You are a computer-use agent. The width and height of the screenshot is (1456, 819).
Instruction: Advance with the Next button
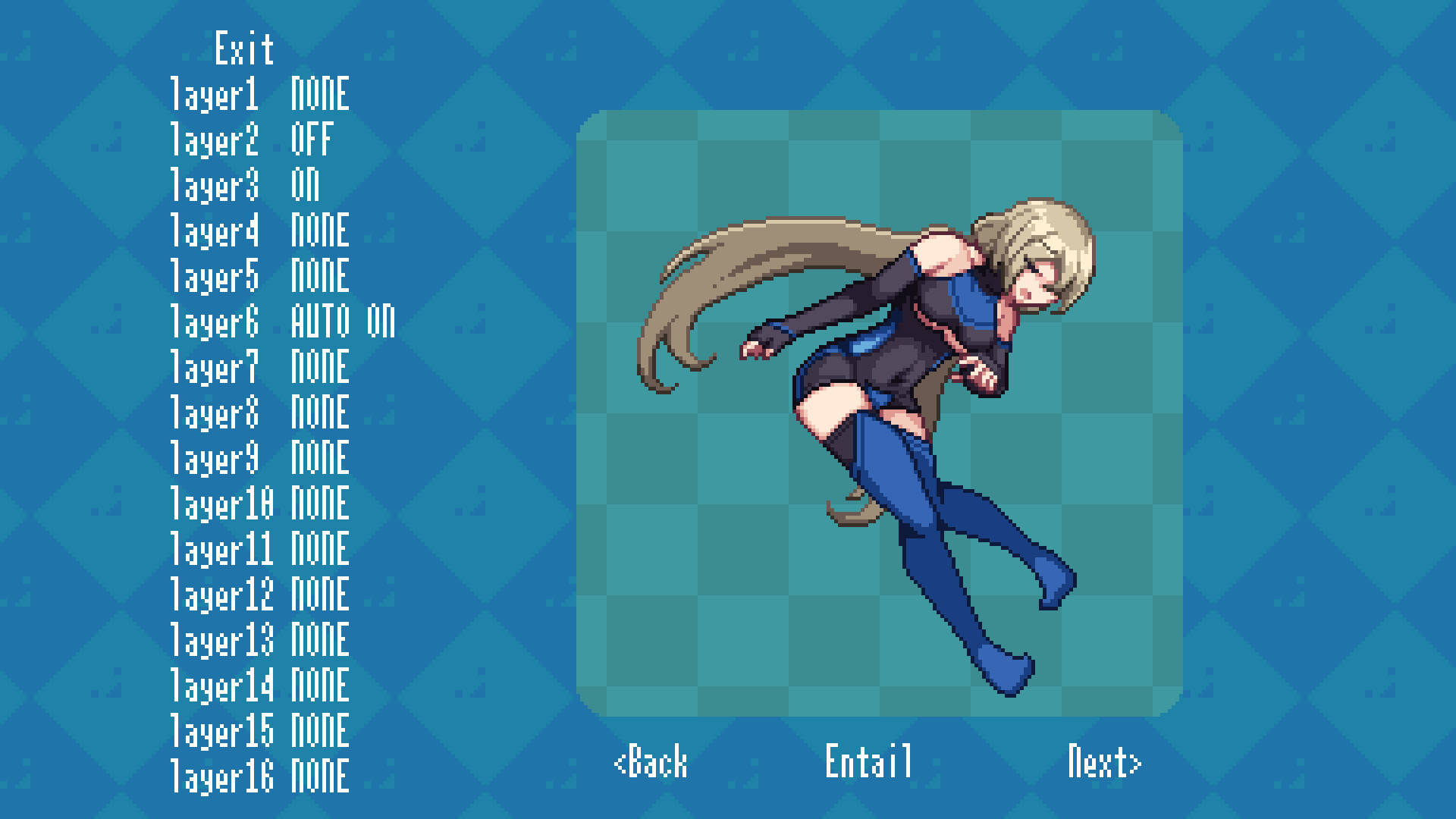click(x=1105, y=764)
